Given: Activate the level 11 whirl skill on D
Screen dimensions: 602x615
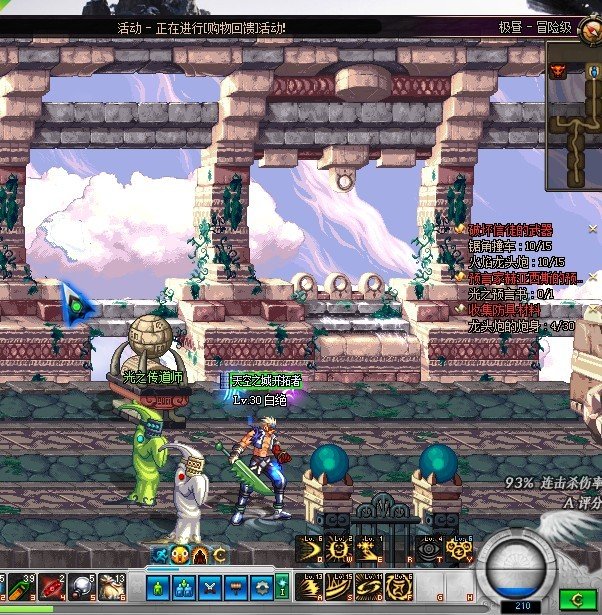Looking at the screenshot, I should 369,585.
